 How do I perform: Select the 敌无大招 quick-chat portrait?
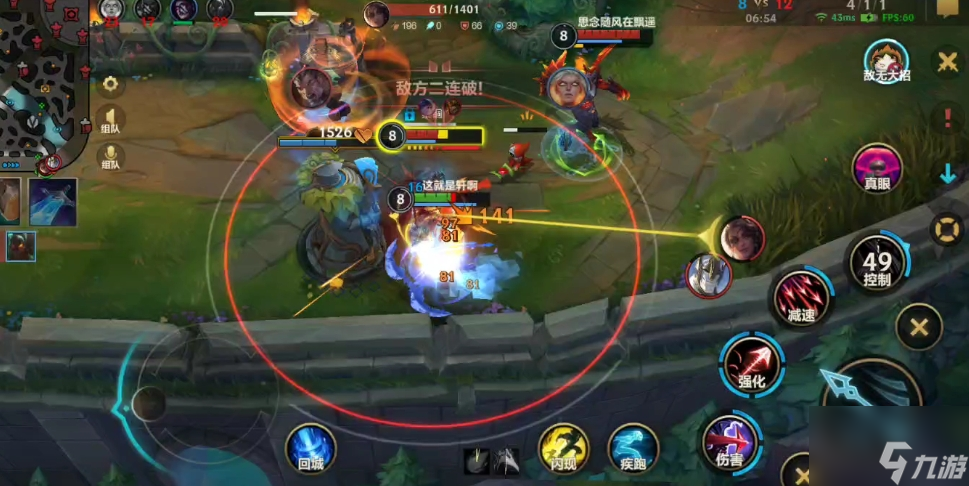(885, 62)
